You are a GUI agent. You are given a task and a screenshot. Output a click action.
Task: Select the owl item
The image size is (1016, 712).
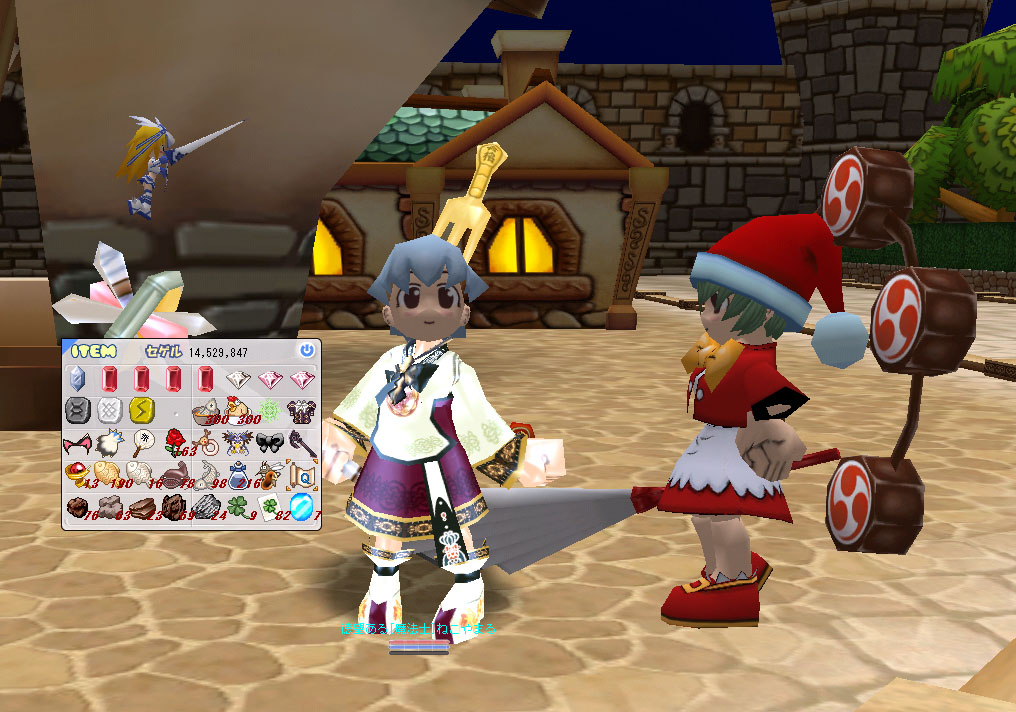(237, 442)
